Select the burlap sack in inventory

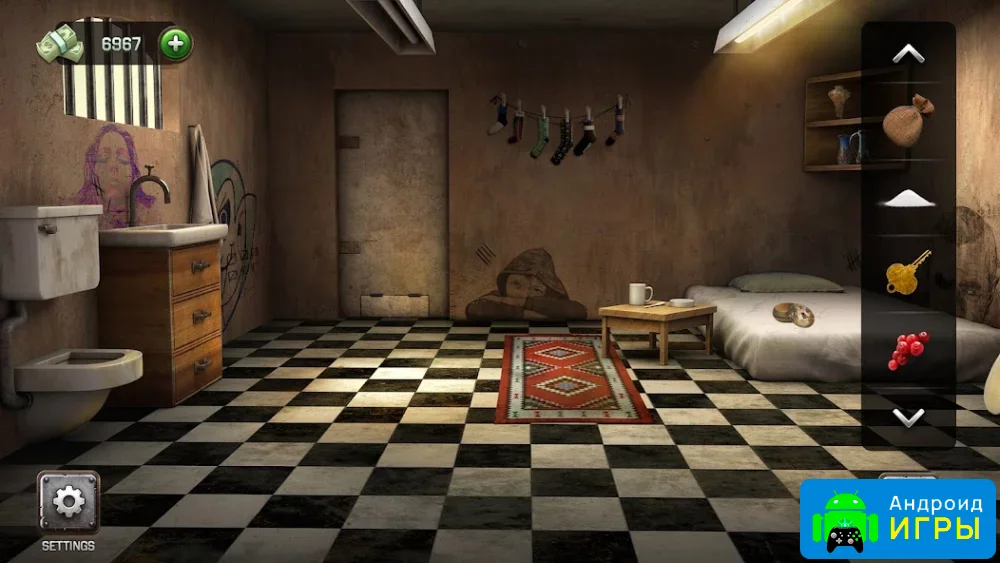click(907, 122)
